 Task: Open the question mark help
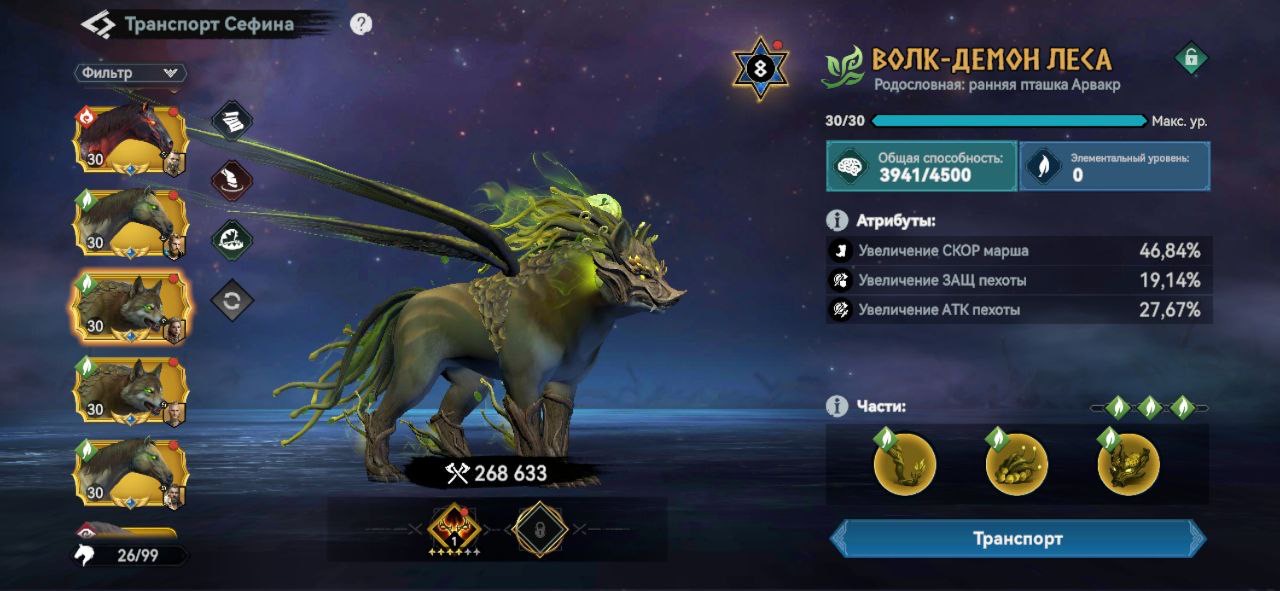tap(361, 24)
